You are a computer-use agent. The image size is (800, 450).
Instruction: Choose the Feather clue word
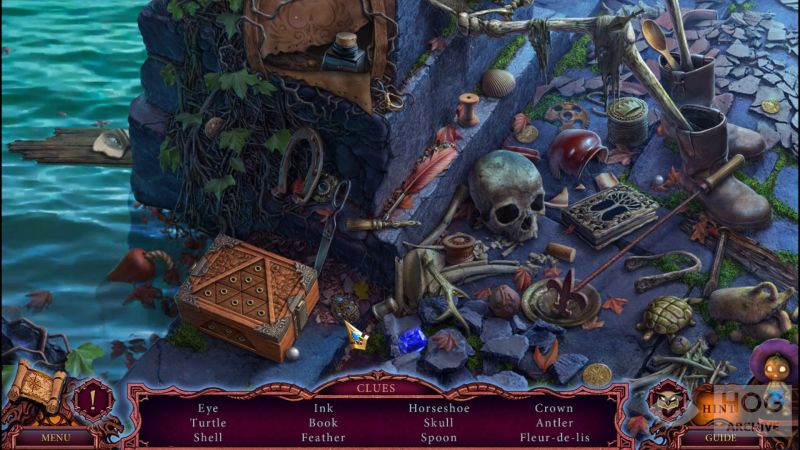click(323, 437)
